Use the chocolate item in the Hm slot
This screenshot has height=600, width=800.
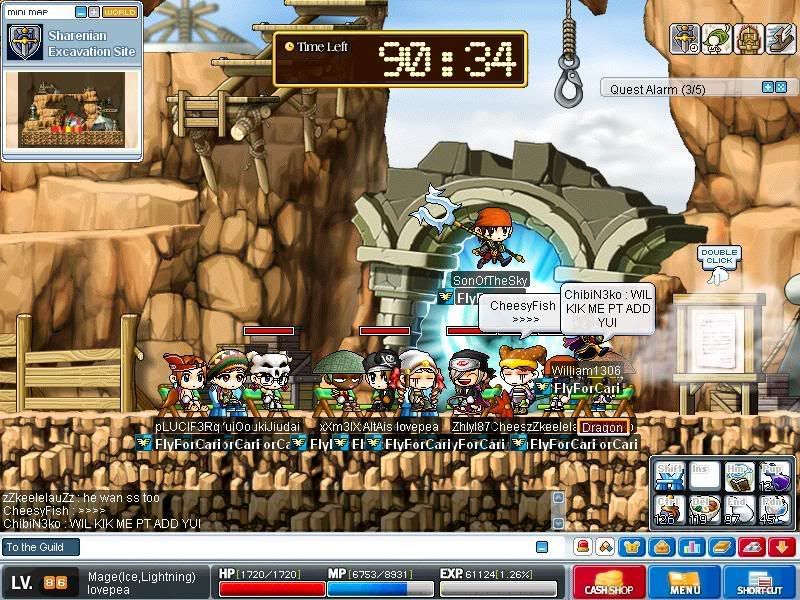740,477
